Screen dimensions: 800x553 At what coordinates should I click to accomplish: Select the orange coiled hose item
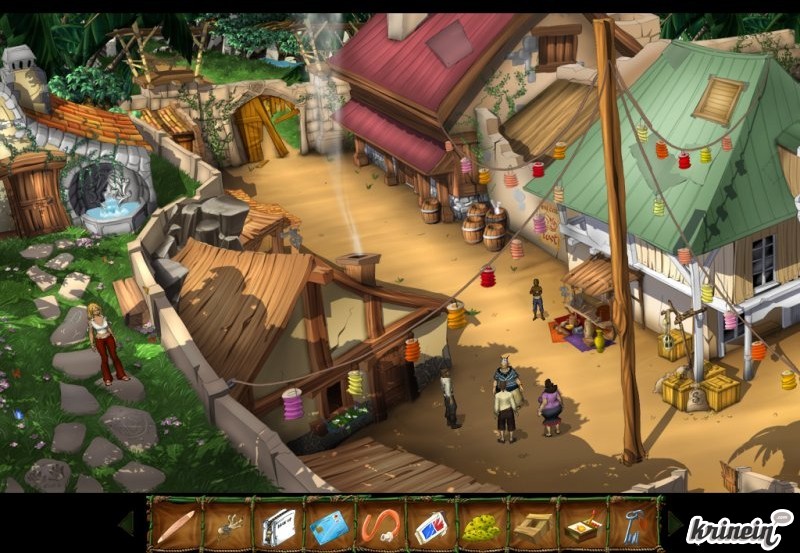point(380,524)
